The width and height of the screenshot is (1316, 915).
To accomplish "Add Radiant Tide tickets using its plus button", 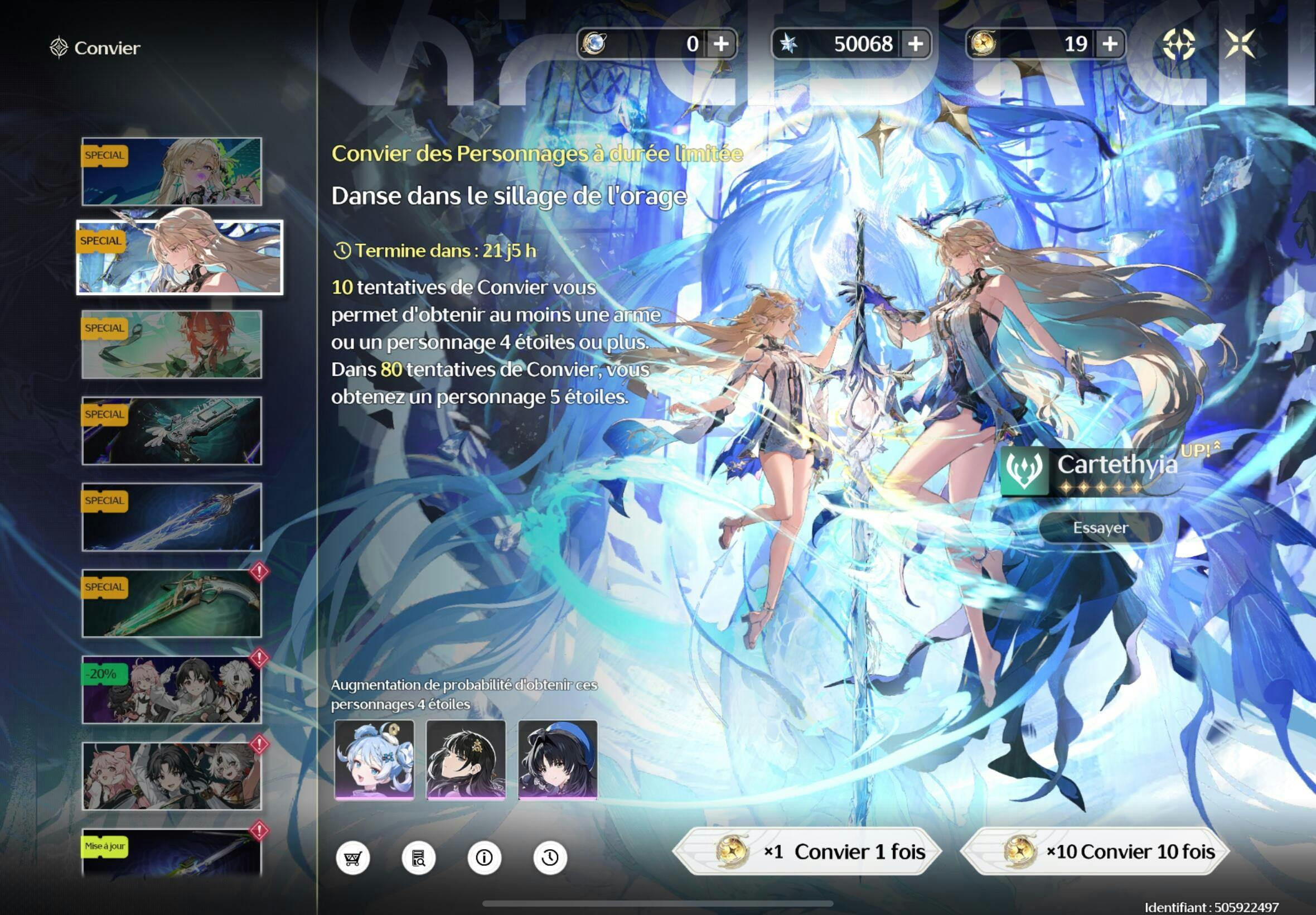I will 1110,44.
